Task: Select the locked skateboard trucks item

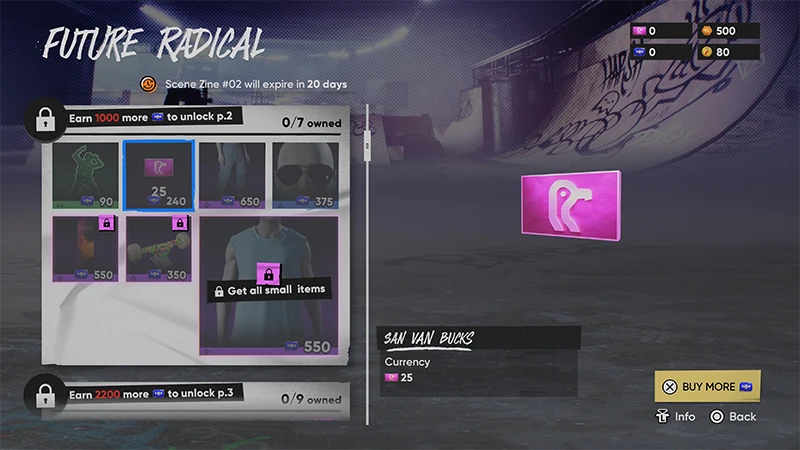Action: click(158, 248)
